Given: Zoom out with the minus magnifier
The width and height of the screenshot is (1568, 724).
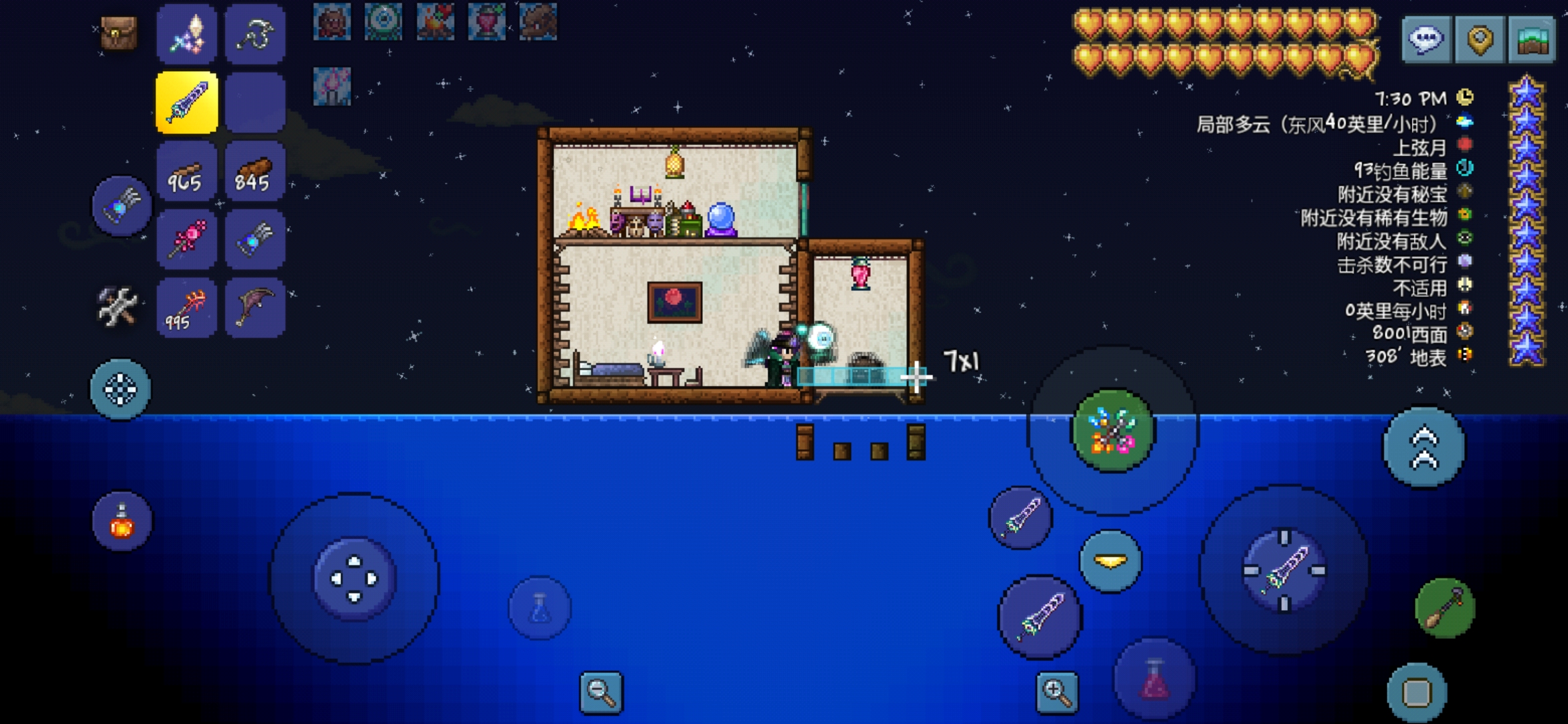Looking at the screenshot, I should 600,692.
